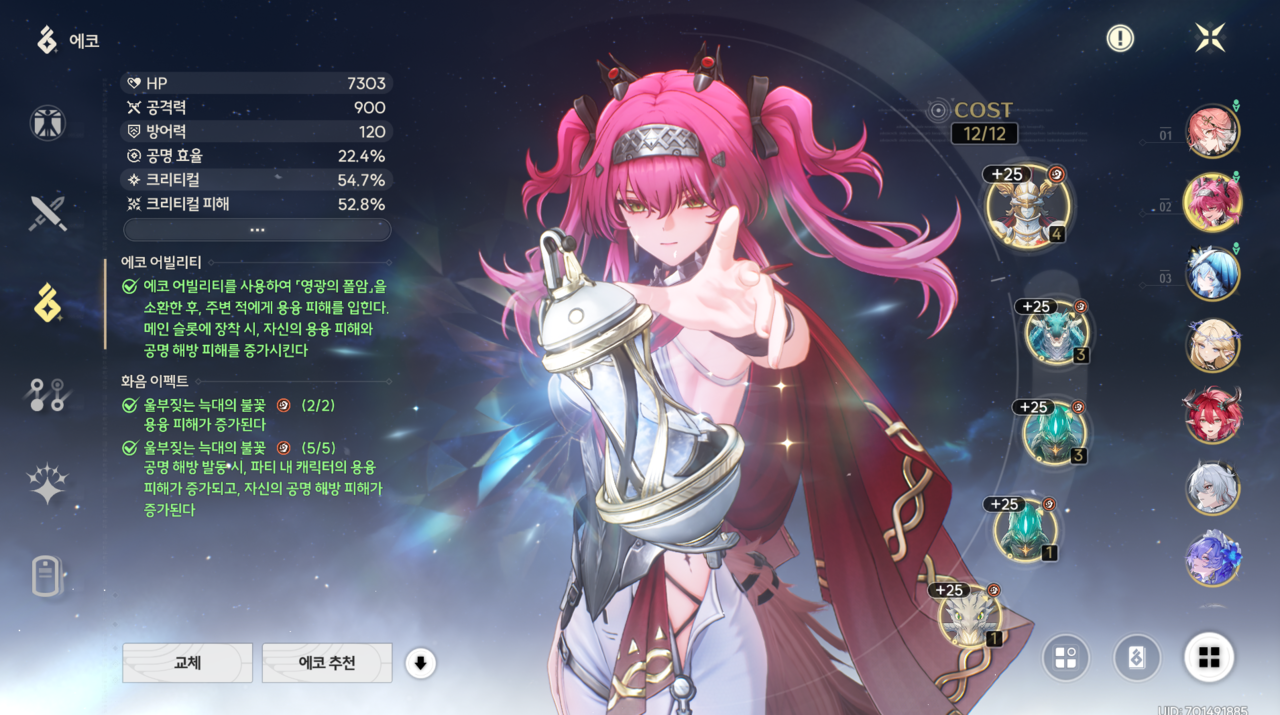Choose the blonde-haired character portrait

1212,345
